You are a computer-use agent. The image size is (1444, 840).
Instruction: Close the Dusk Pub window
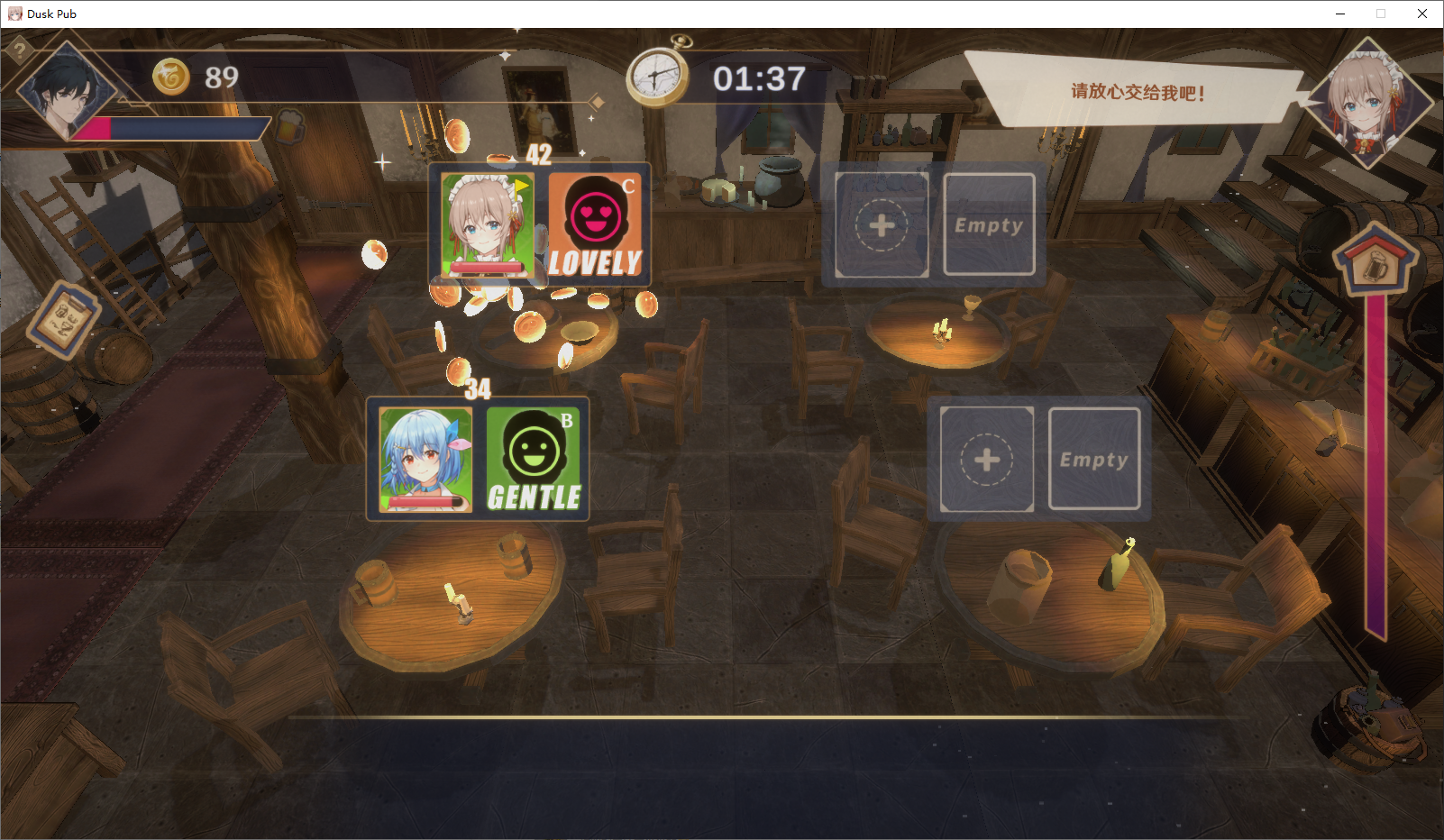tap(1422, 14)
